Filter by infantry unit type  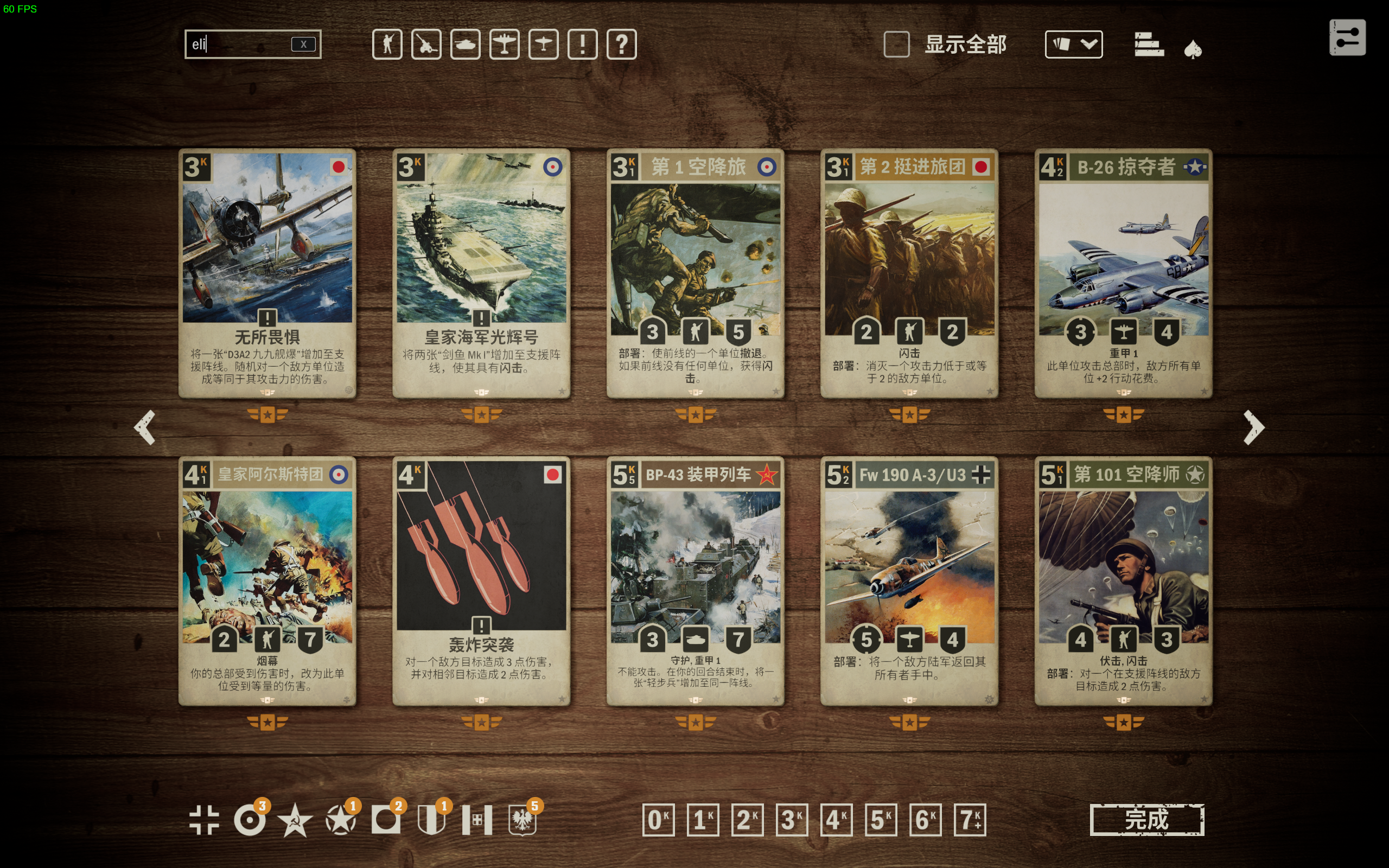(x=387, y=44)
